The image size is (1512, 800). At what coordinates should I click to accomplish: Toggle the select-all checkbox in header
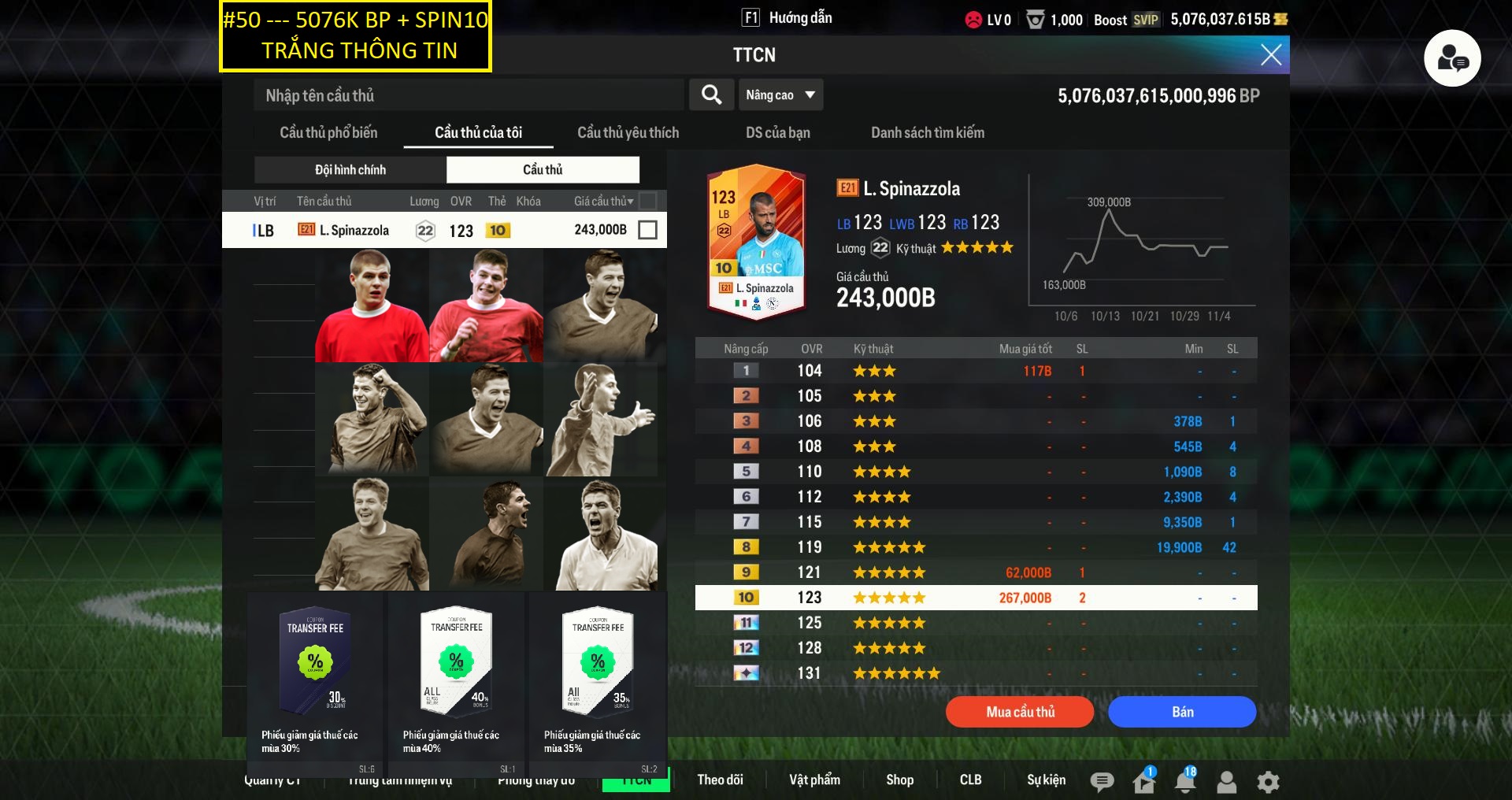pos(647,201)
